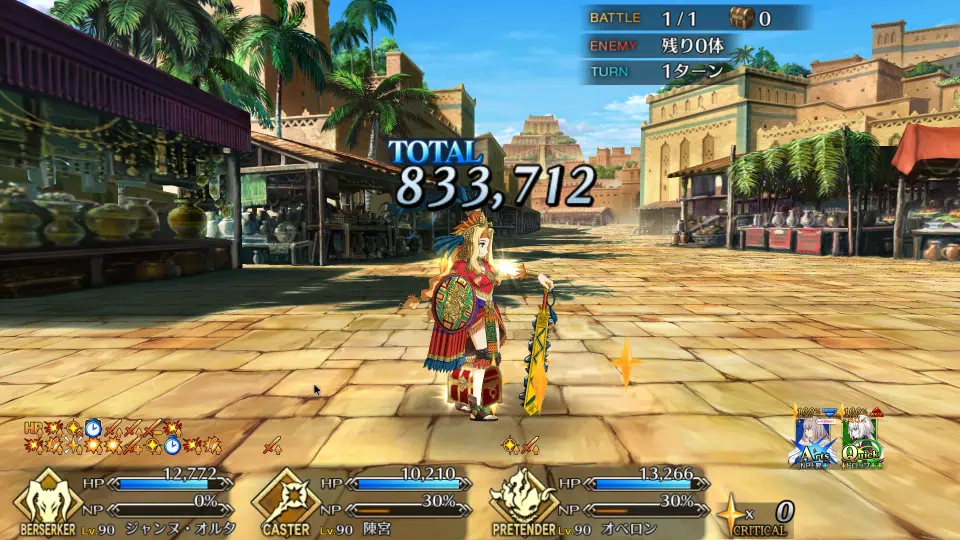Viewport: 960px width, 540px height.
Task: Tap the Caster class emblem
Action: [x=284, y=497]
